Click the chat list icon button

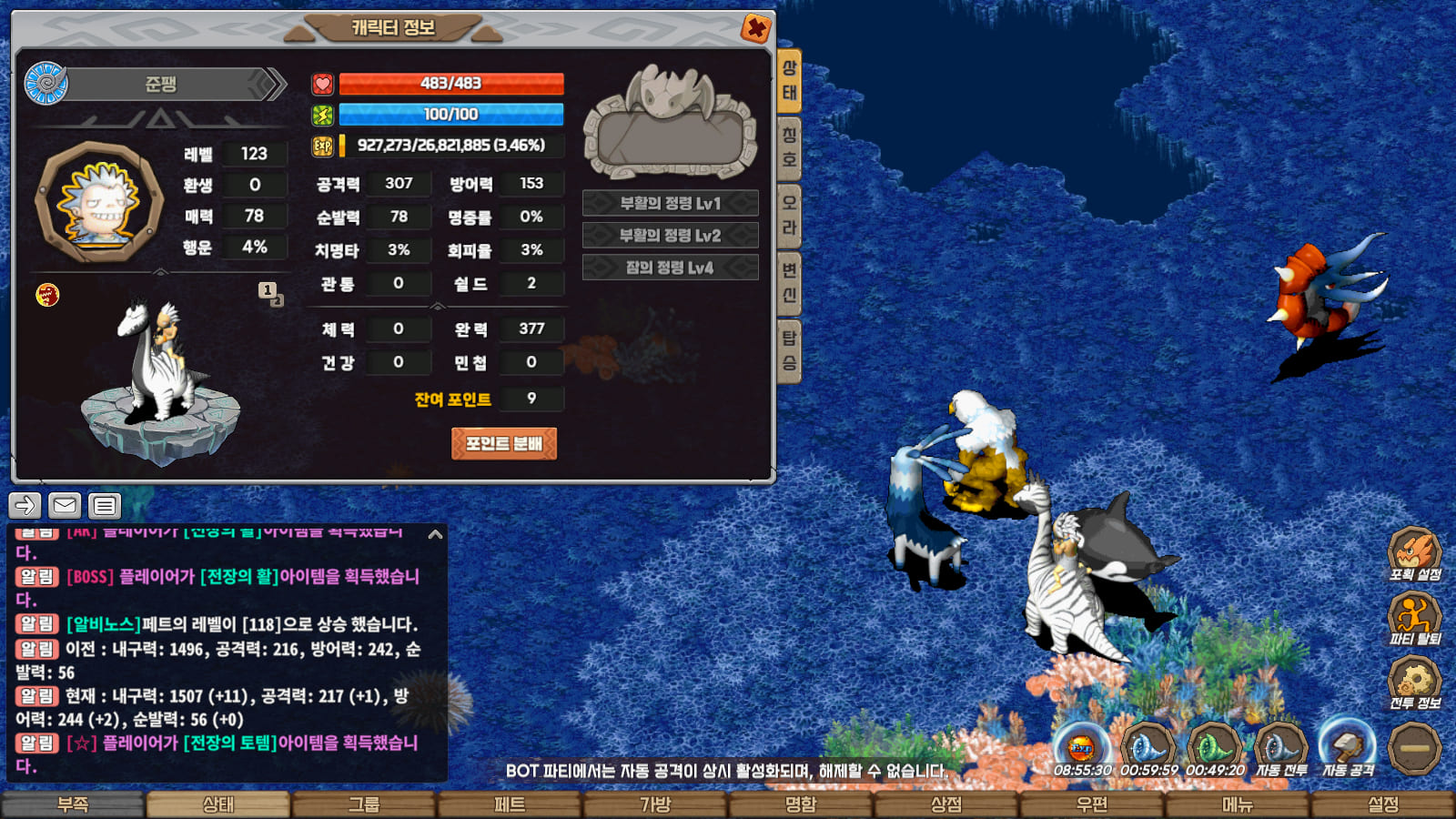[105, 505]
